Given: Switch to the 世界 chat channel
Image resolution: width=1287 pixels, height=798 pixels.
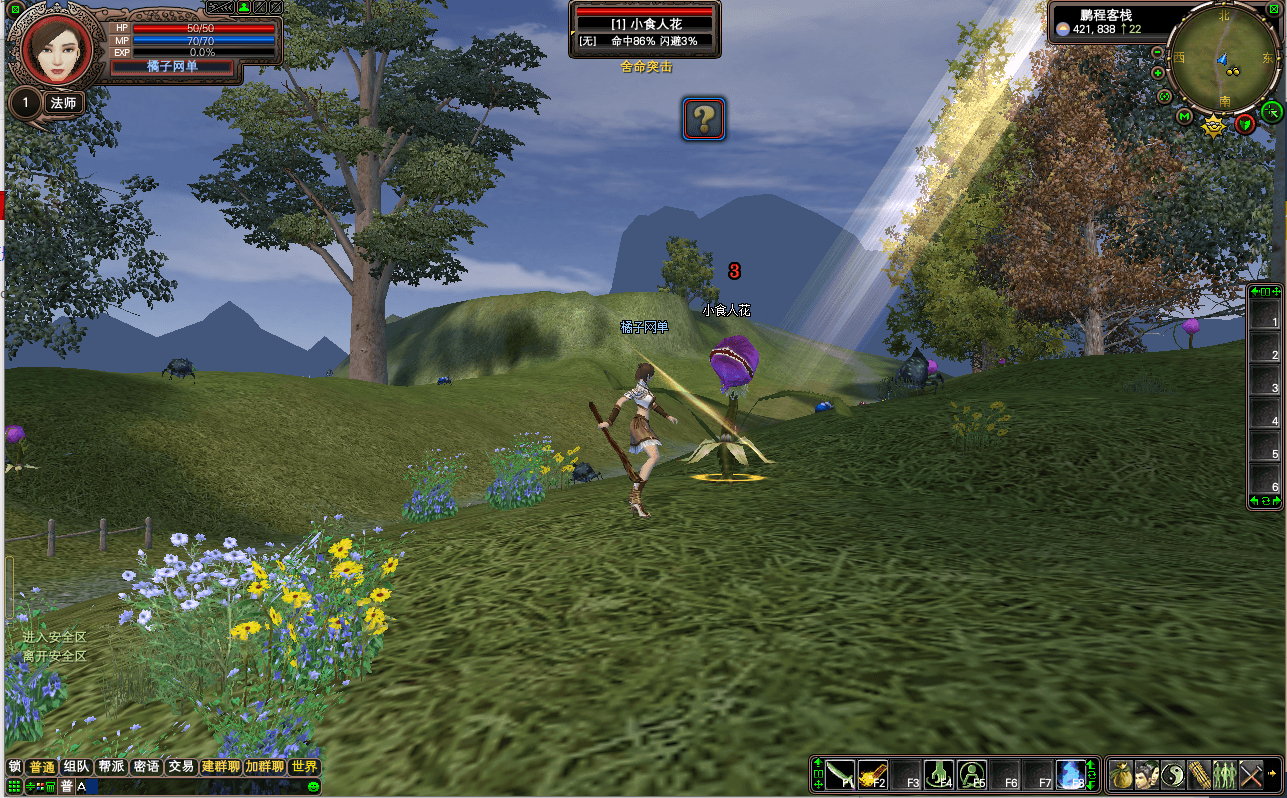Looking at the screenshot, I should [304, 767].
